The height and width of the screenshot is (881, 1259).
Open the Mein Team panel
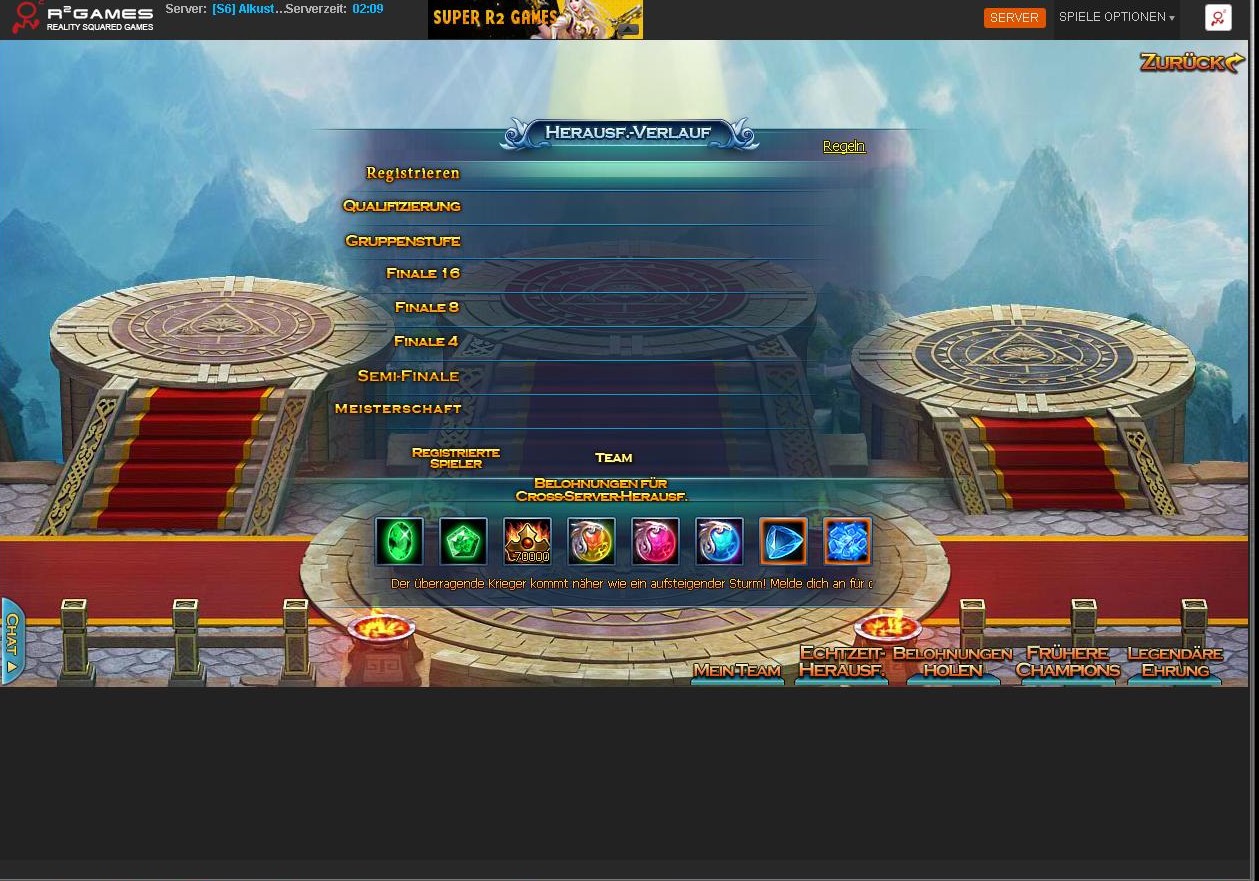tap(737, 670)
